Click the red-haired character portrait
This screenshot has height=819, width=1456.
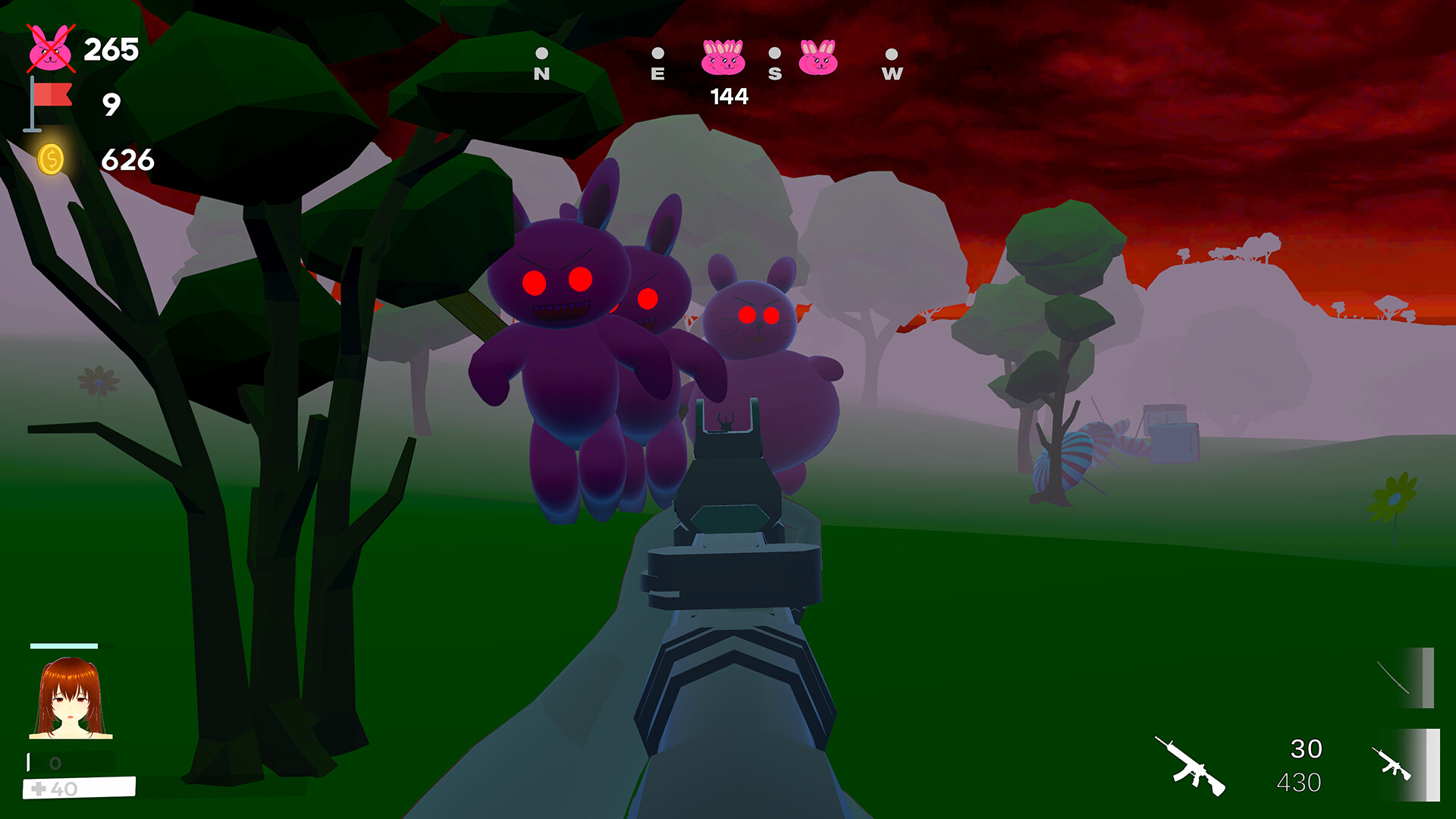(x=71, y=698)
